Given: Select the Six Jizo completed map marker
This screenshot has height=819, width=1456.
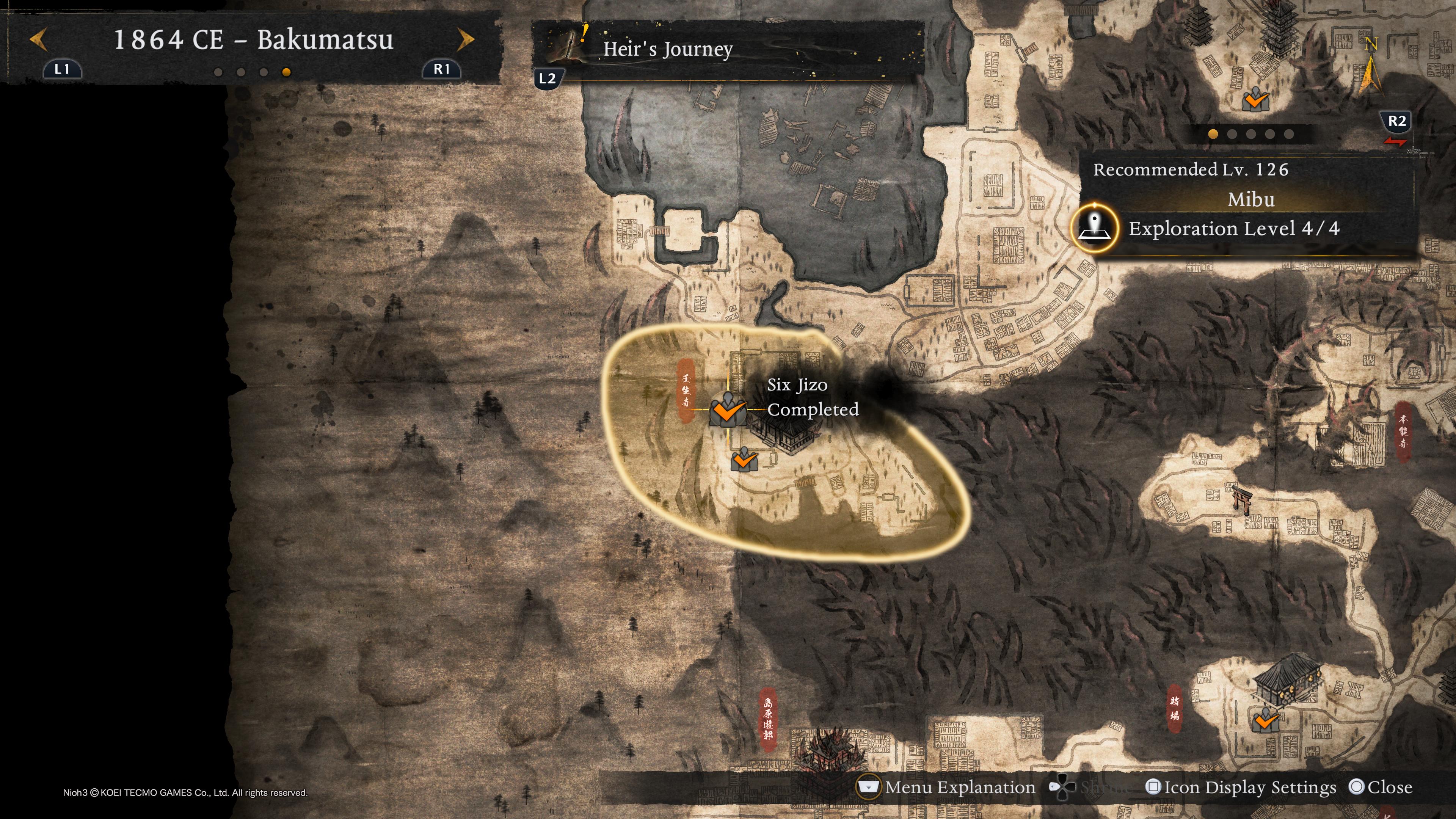Looking at the screenshot, I should 728,409.
